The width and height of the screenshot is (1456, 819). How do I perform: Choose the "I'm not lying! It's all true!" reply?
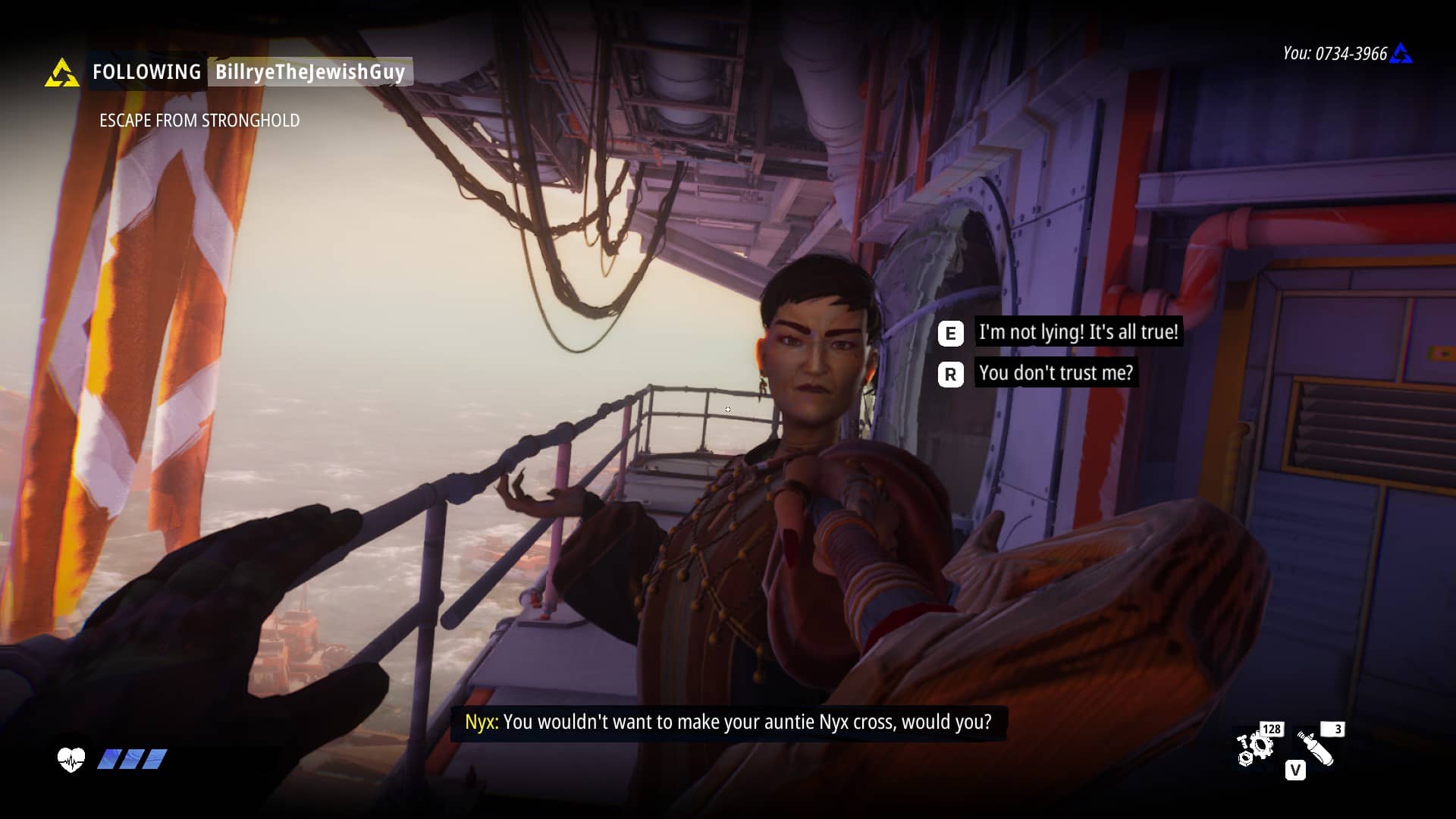click(1078, 332)
